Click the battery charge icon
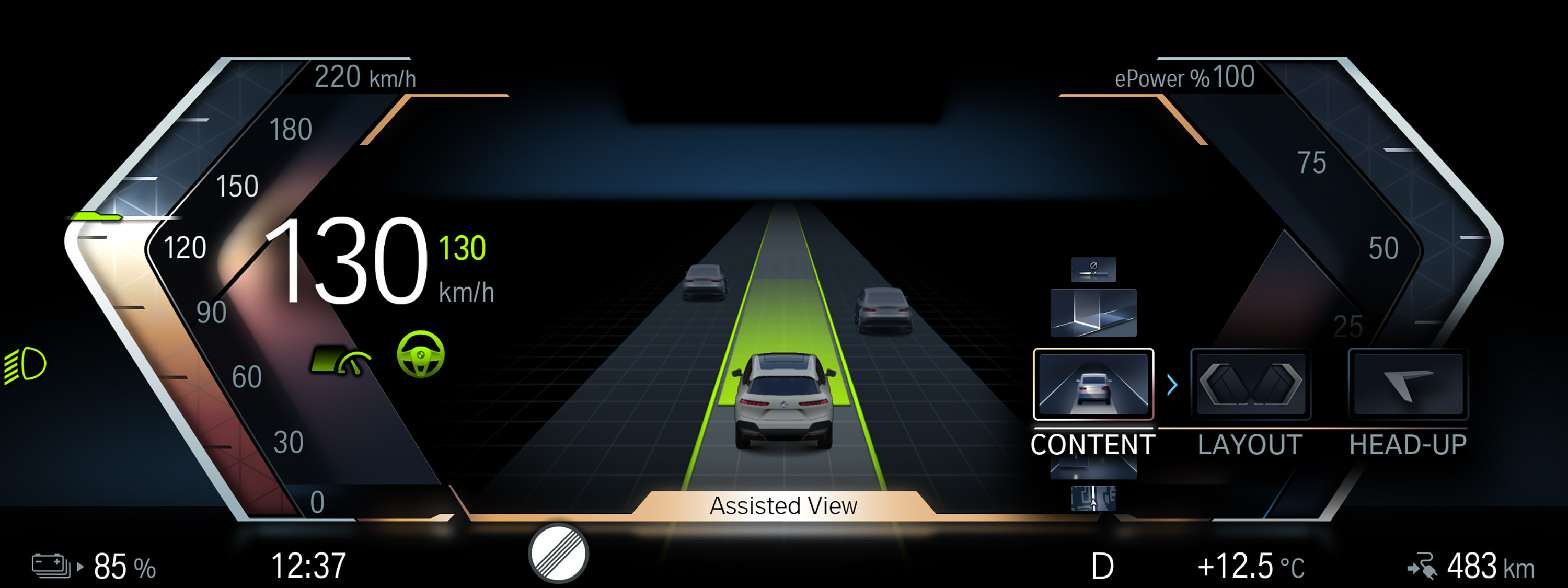This screenshot has height=588, width=1568. (52, 566)
